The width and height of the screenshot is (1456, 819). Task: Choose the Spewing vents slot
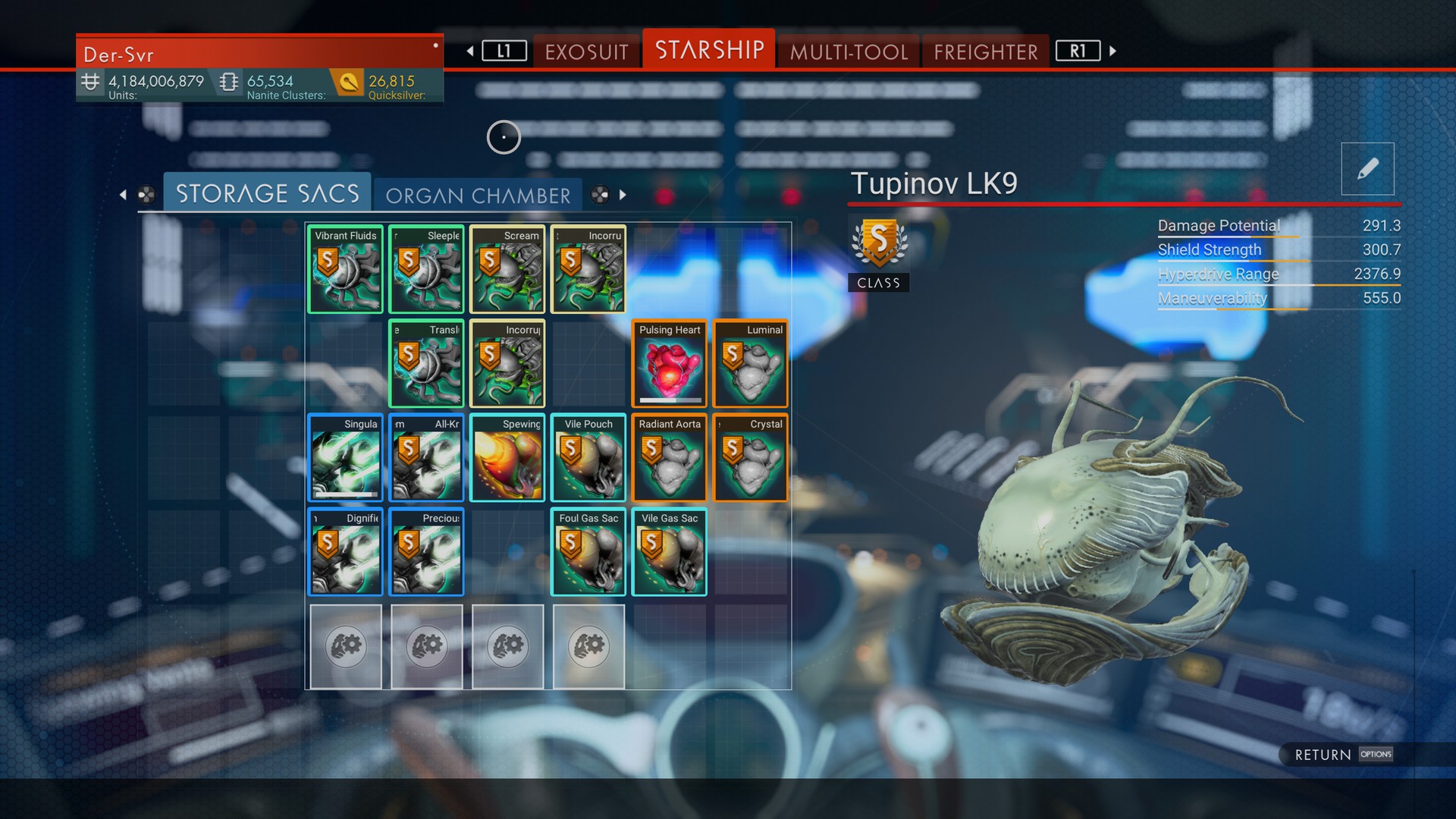[x=507, y=458]
